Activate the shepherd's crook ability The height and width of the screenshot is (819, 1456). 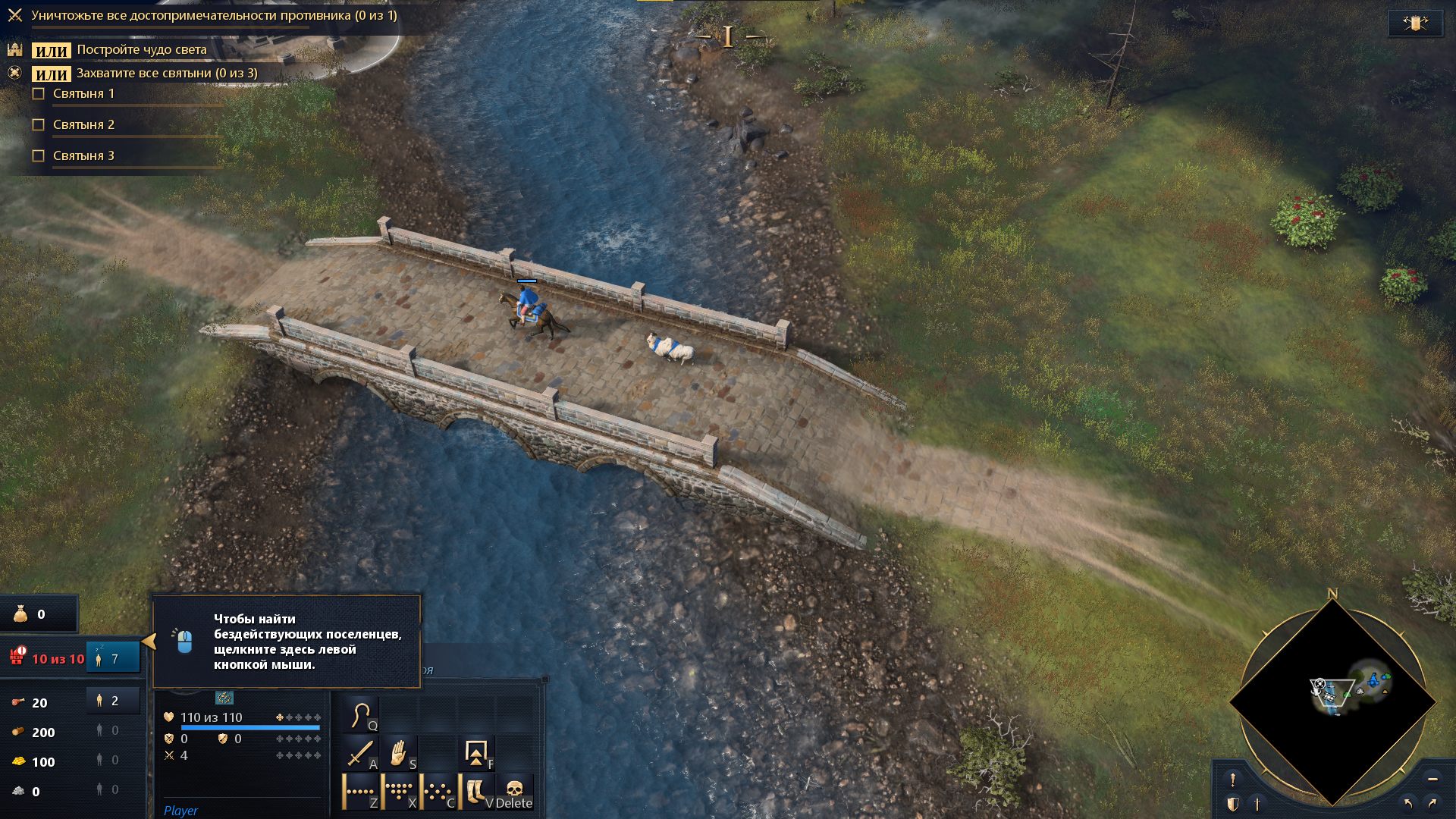point(361,715)
